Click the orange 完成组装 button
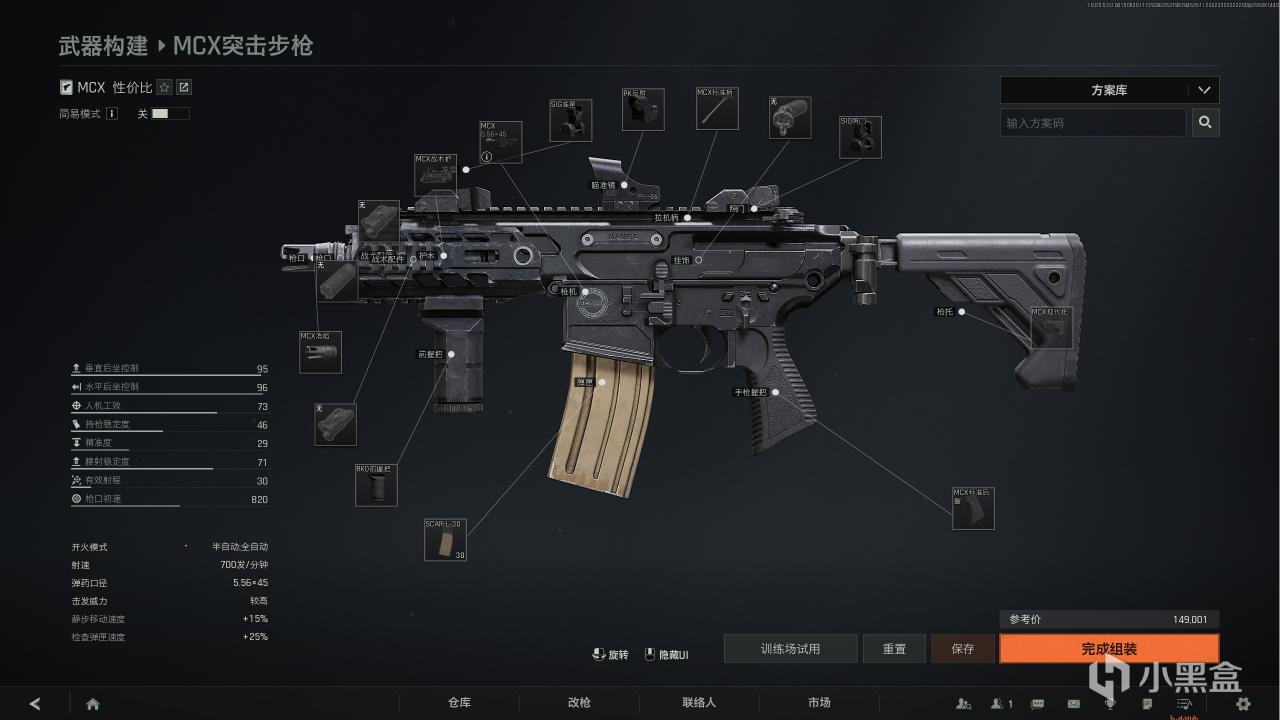1280x720 pixels. 1109,649
